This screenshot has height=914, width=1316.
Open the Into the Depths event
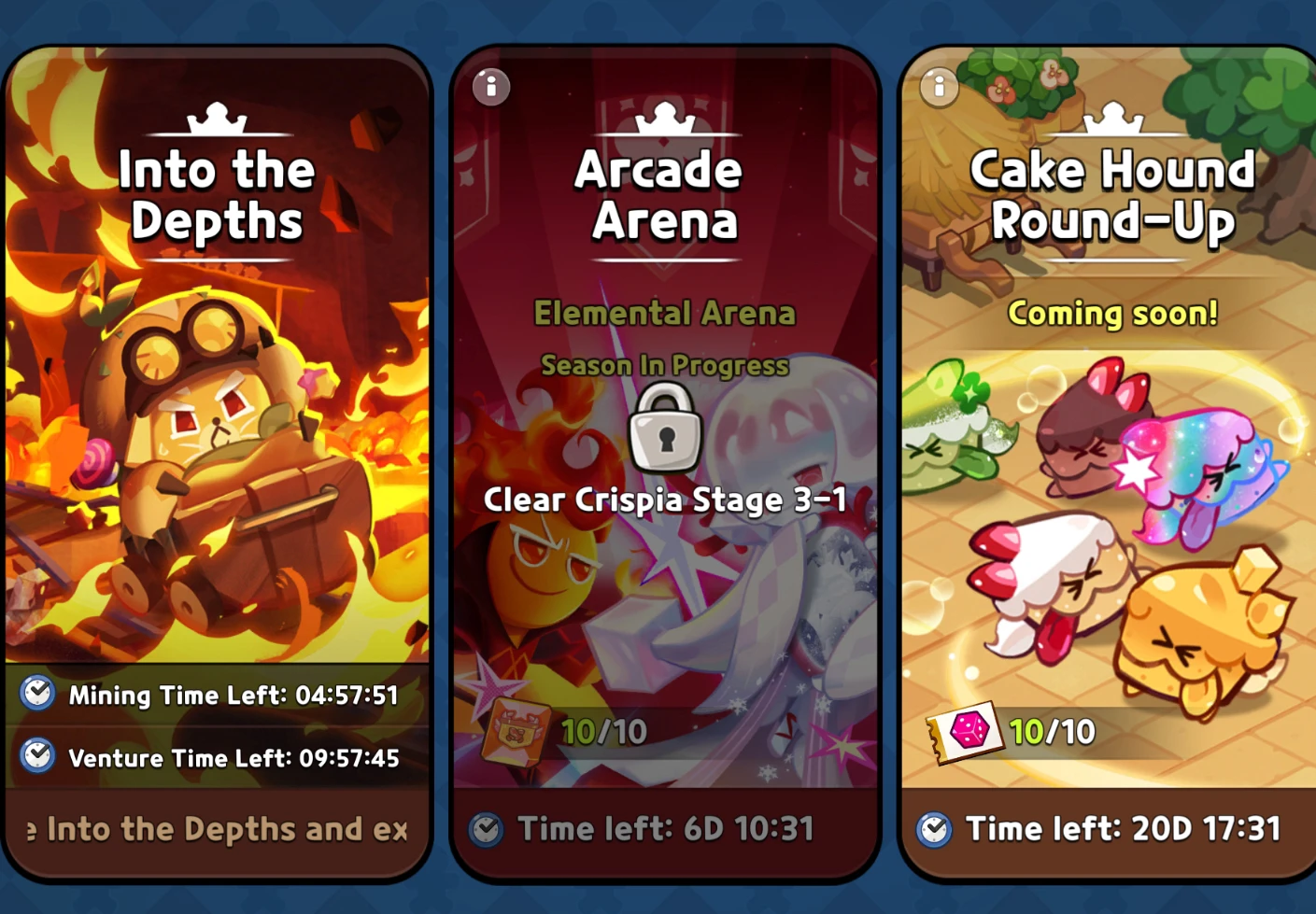(x=217, y=420)
